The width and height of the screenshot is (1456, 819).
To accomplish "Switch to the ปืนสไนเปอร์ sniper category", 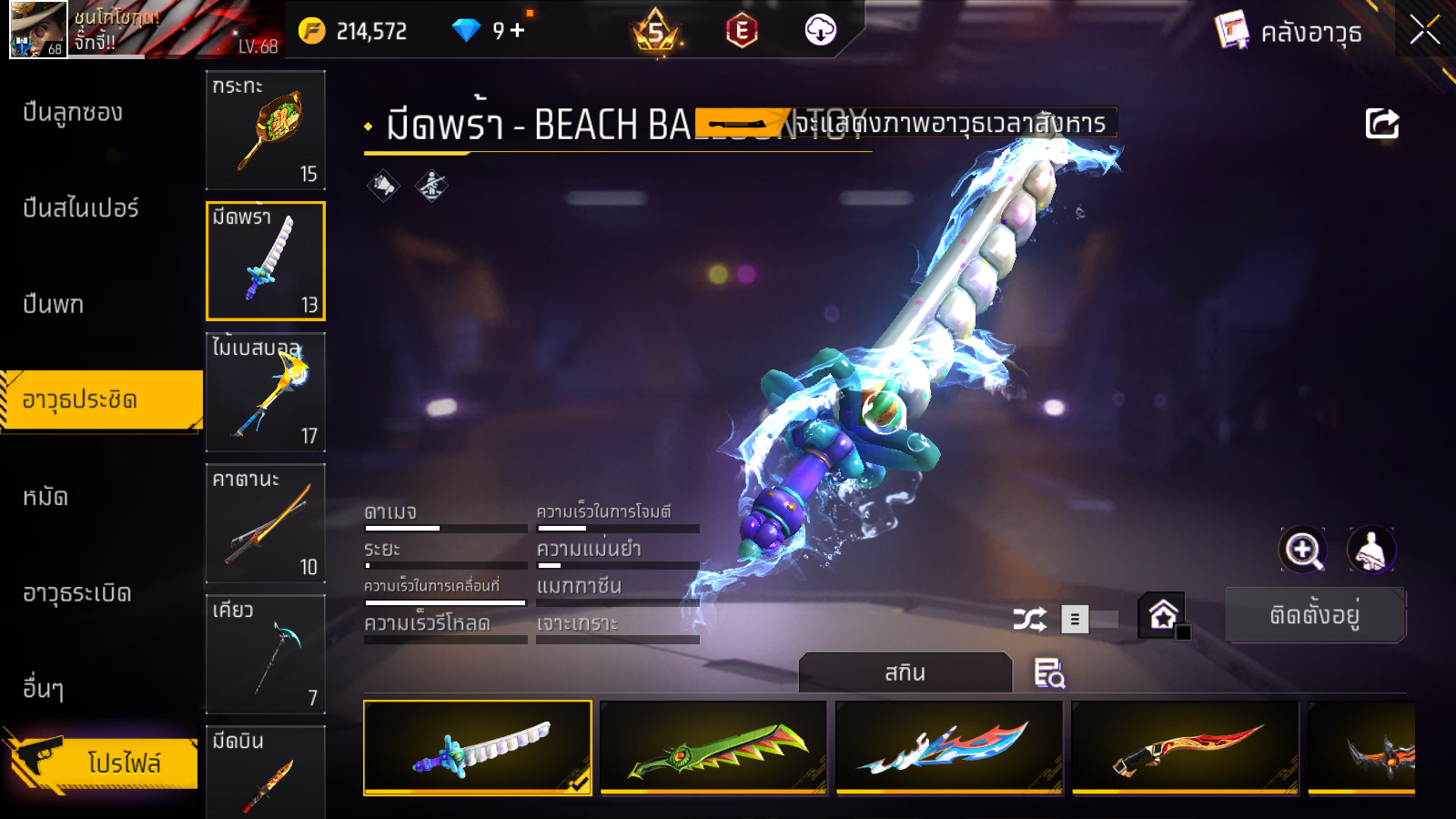I will 81,208.
